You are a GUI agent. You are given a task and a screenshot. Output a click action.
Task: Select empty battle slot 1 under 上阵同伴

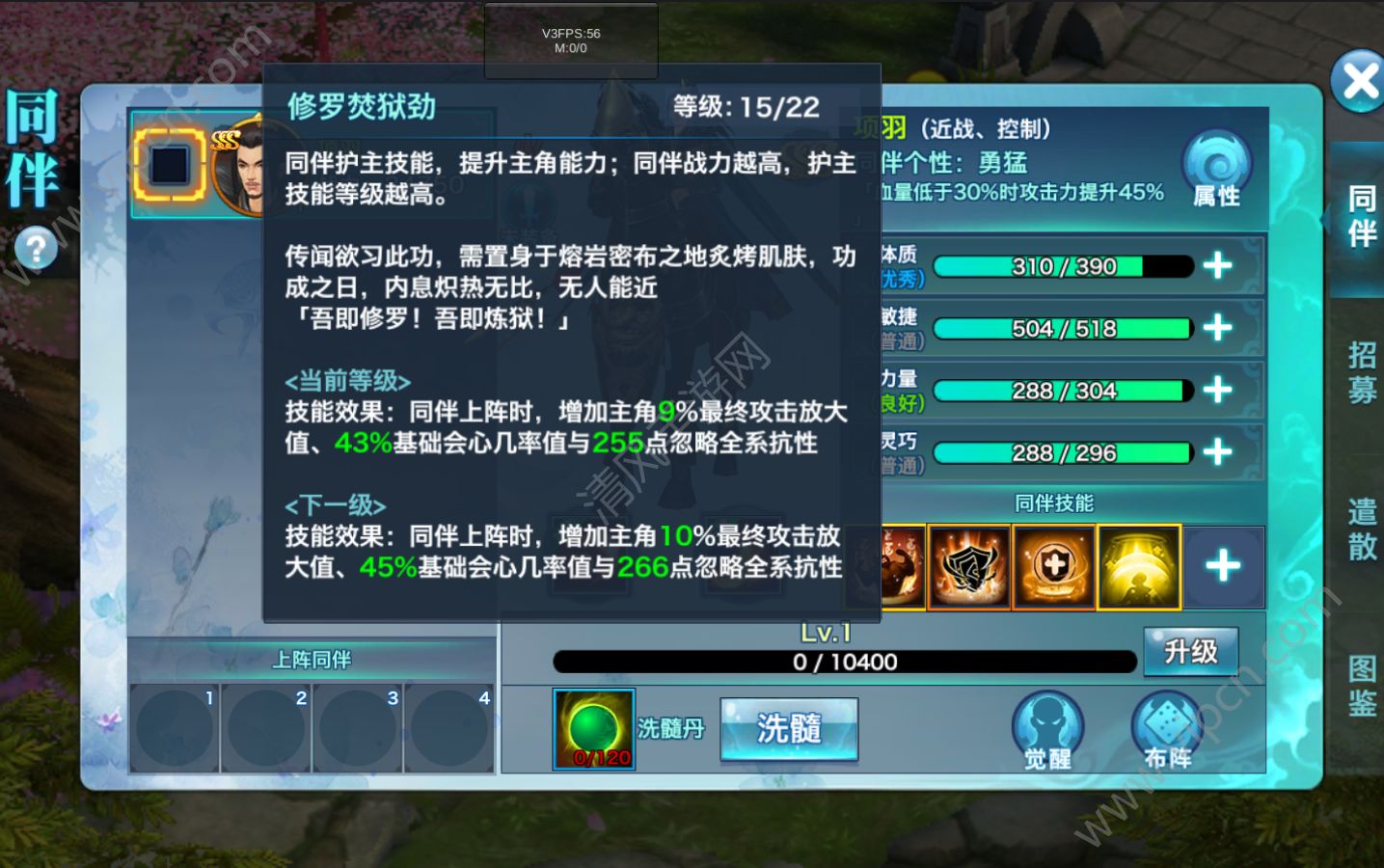pos(176,728)
